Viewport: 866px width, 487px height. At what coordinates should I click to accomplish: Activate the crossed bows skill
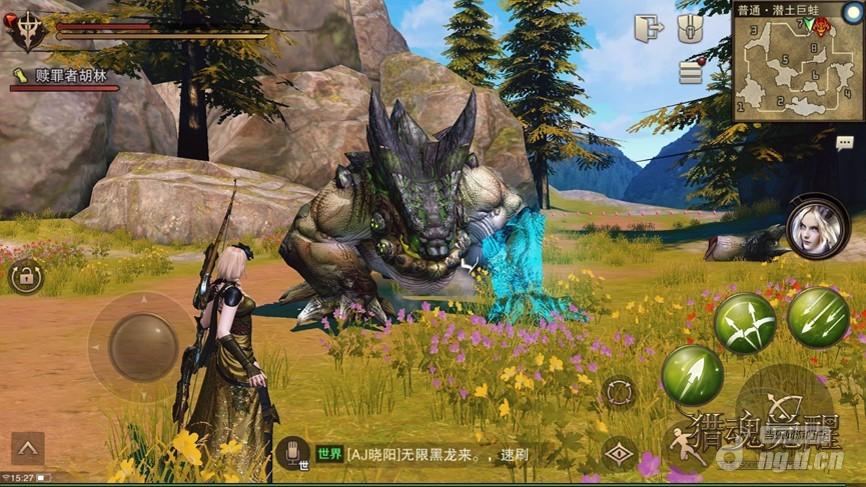(745, 323)
